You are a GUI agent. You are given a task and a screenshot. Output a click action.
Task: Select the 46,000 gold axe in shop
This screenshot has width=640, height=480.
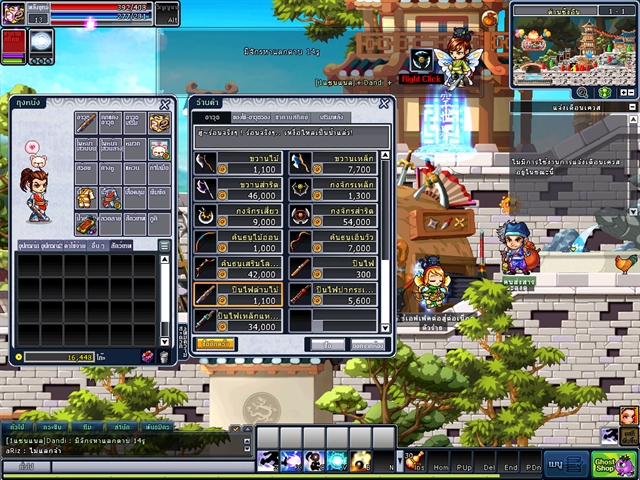[238, 190]
